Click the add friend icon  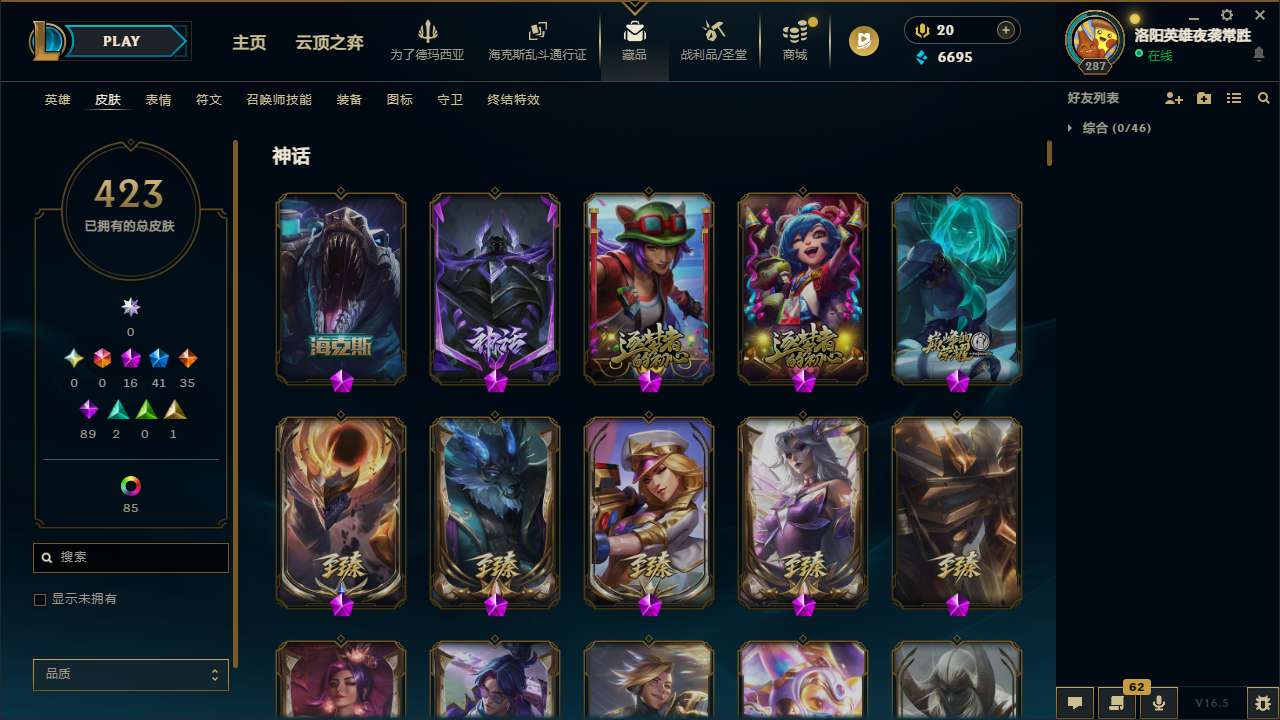coord(1174,97)
